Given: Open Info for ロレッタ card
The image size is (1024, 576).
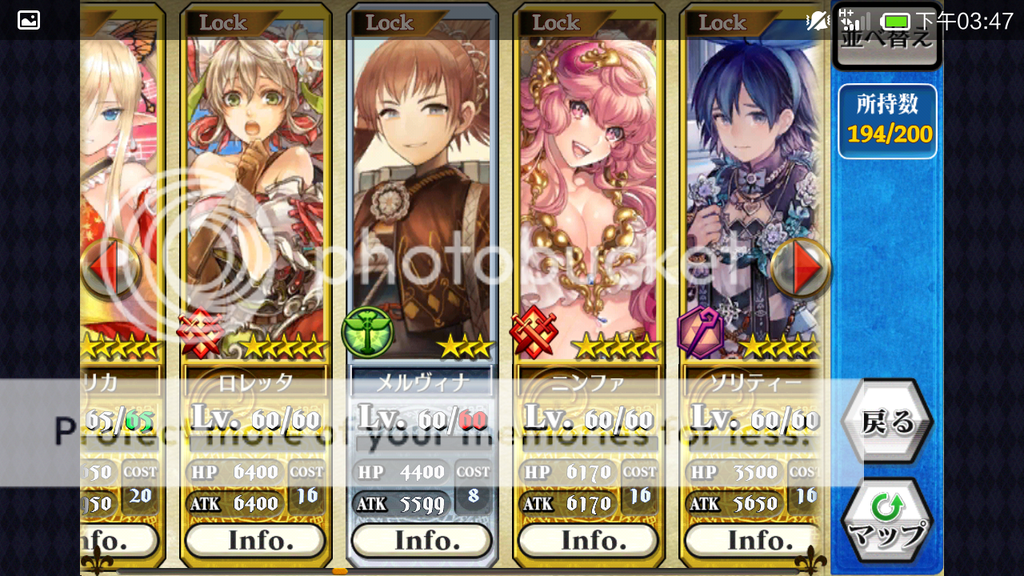Looking at the screenshot, I should coord(255,540).
